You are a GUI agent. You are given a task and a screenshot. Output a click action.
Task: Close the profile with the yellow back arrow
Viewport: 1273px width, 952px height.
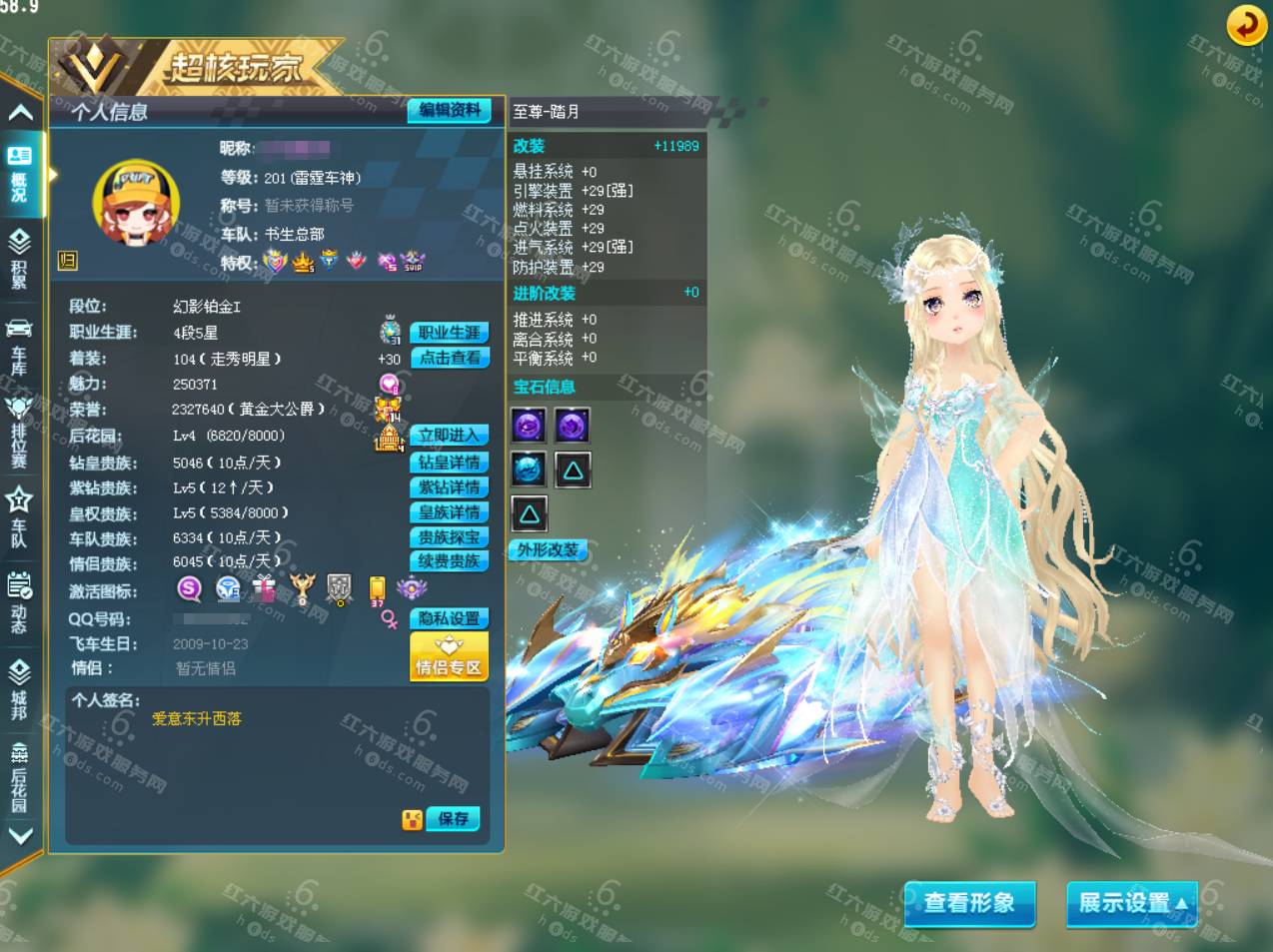pos(1246,27)
